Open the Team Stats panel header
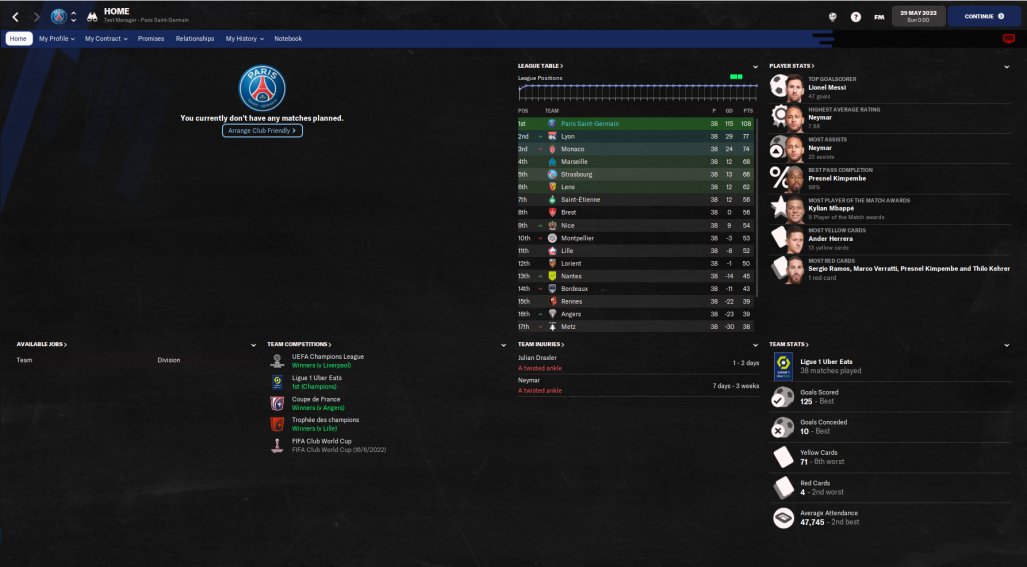This screenshot has height=567, width=1027. pos(789,345)
